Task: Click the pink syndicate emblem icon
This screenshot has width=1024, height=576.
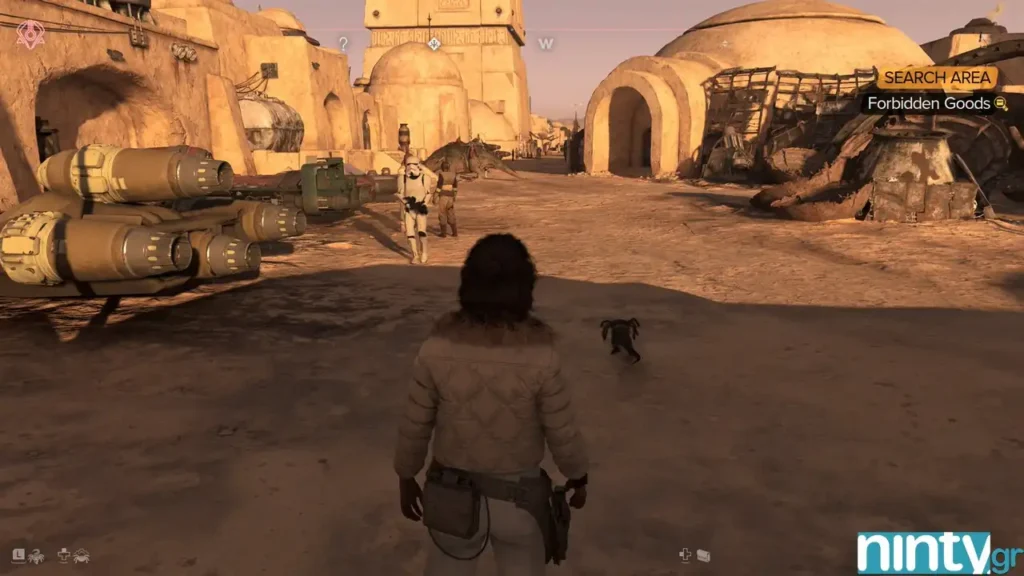Action: click(x=30, y=35)
